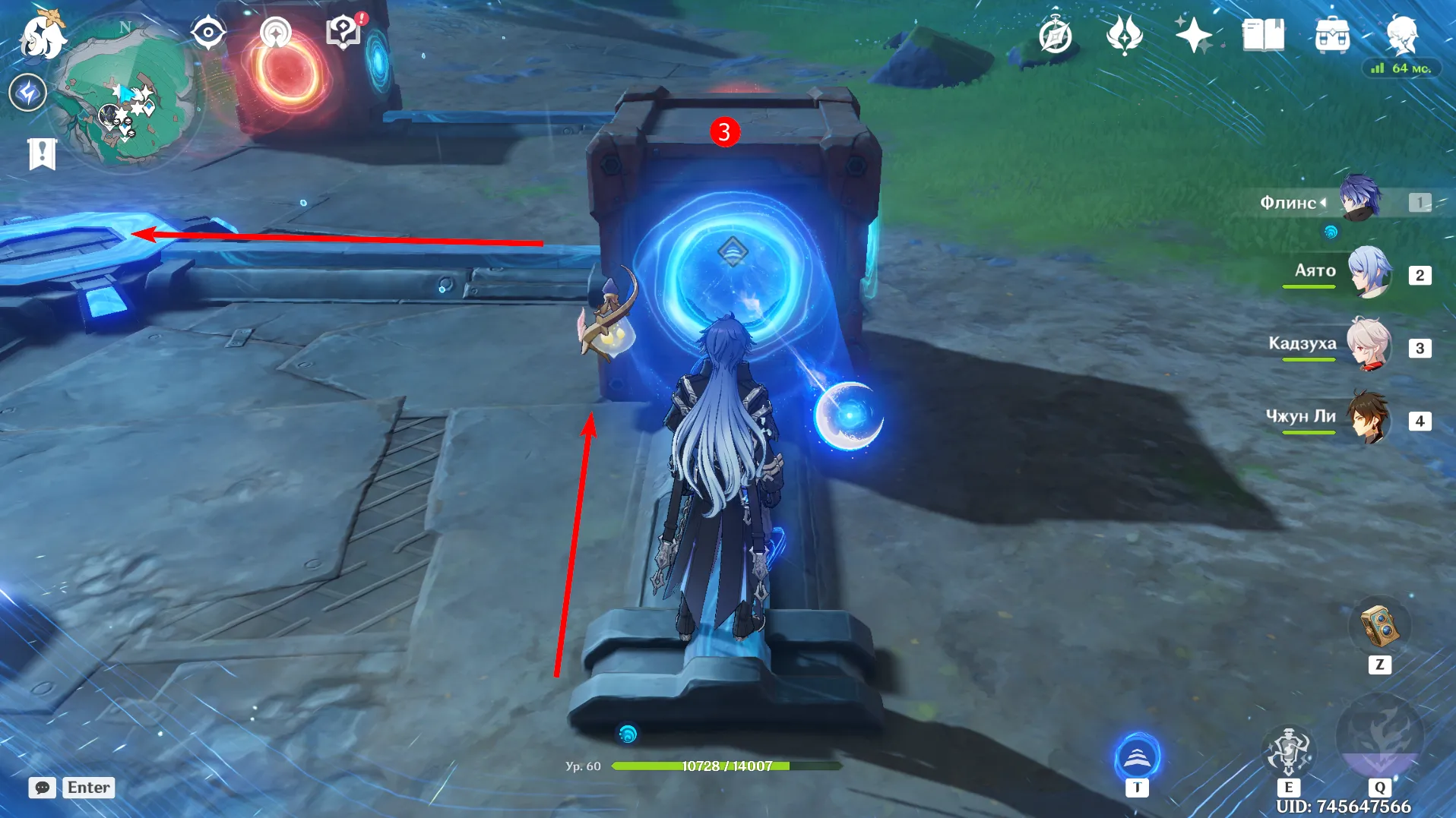
Task: Open the bookmark notice with exclamation mark
Action: (x=42, y=154)
